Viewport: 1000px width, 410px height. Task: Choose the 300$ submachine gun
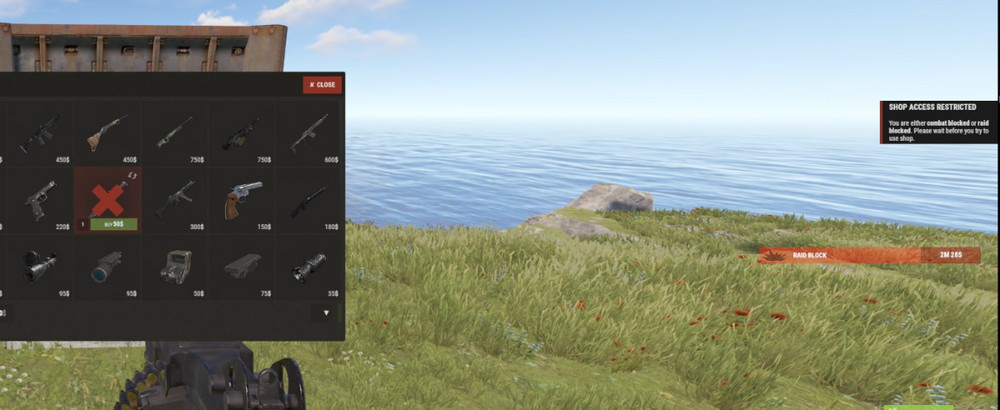pyautogui.click(x=174, y=199)
